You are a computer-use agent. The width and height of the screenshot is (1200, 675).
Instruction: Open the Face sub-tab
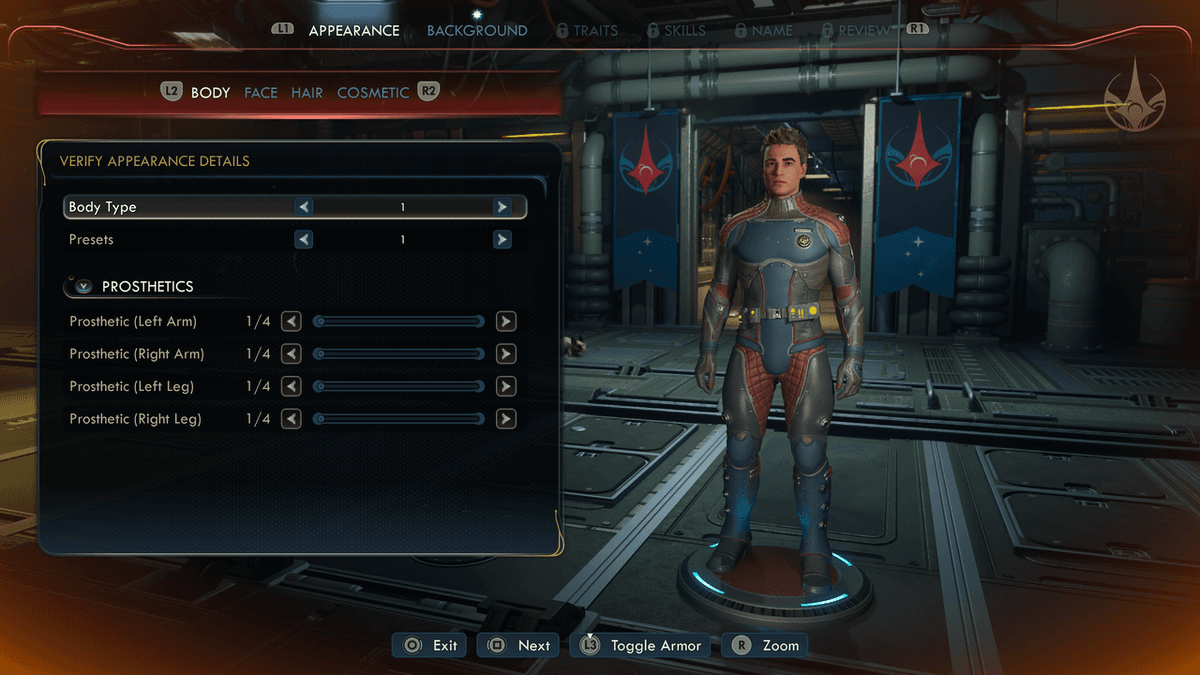[x=261, y=92]
